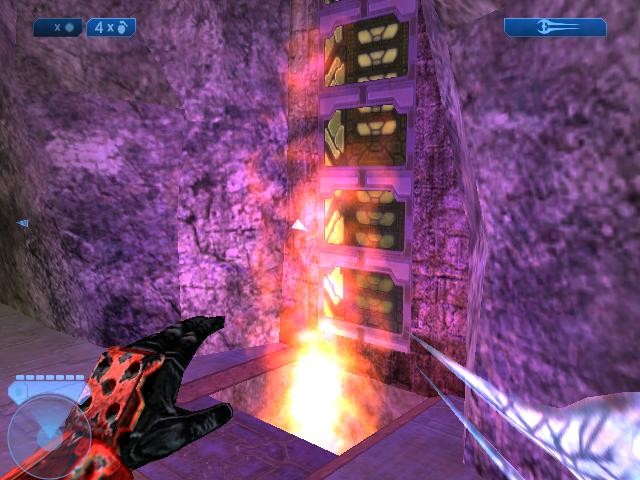Select the frag grenade slot showing 4

(x=110, y=28)
